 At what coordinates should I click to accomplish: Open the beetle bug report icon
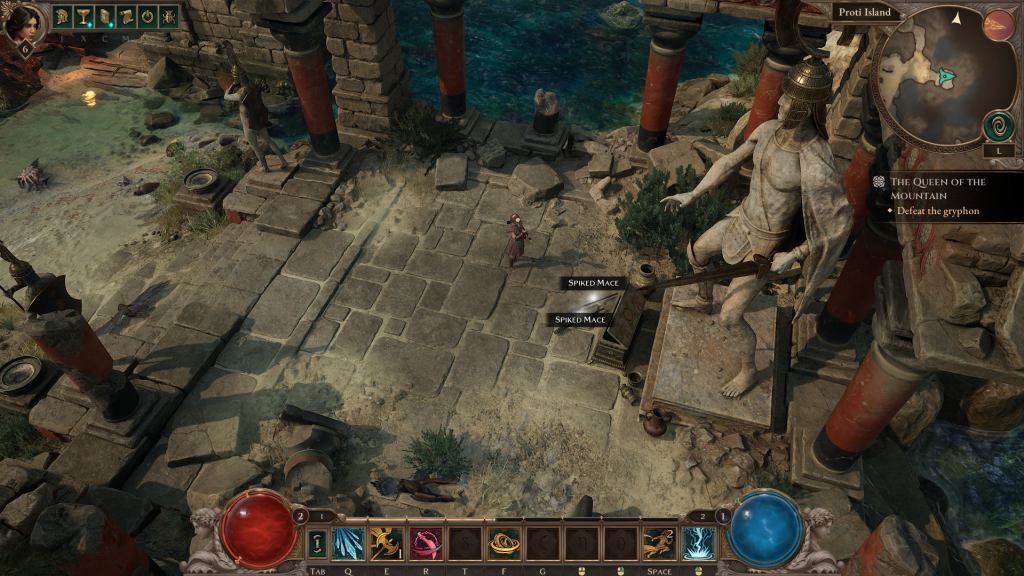(167, 16)
